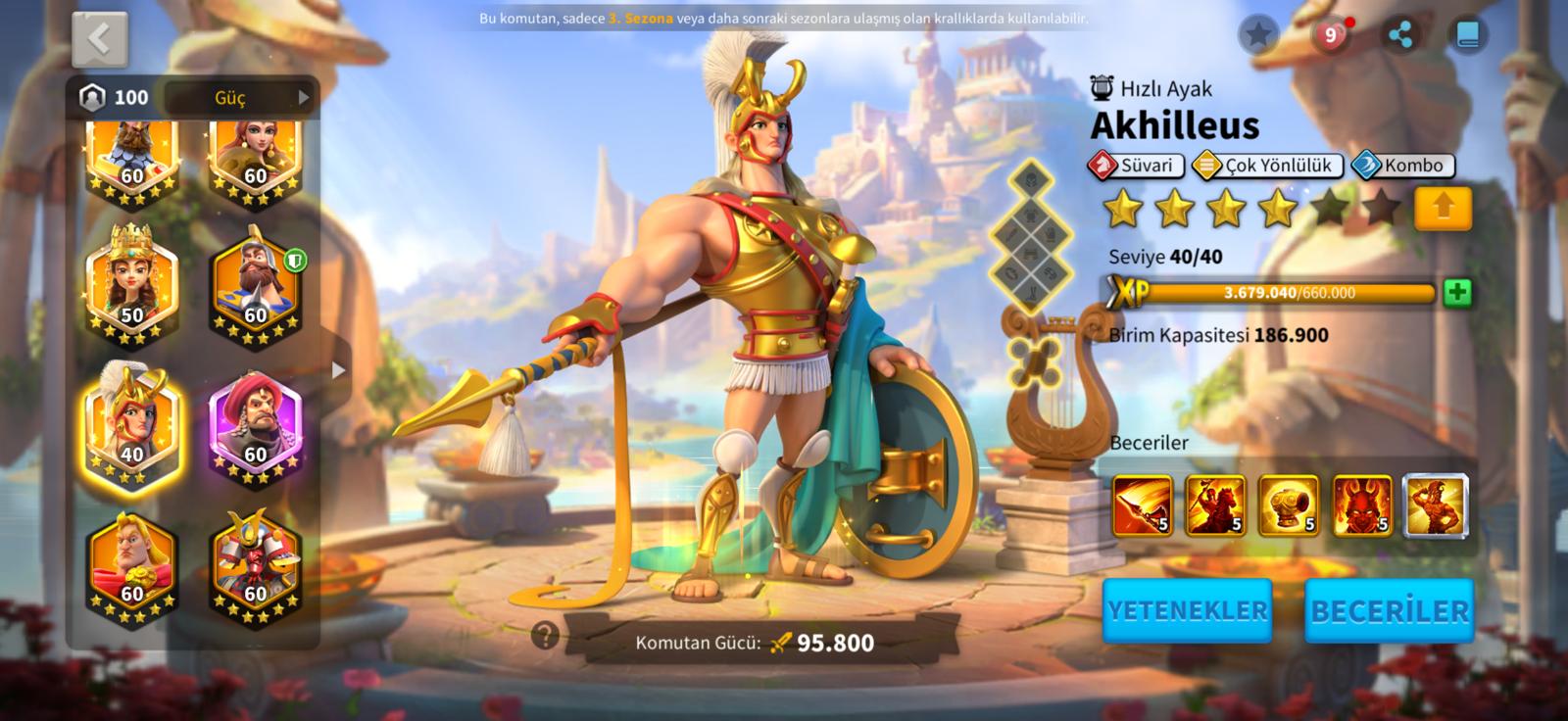Open the Güç sort dropdown
1568x721 pixels.
click(240, 97)
